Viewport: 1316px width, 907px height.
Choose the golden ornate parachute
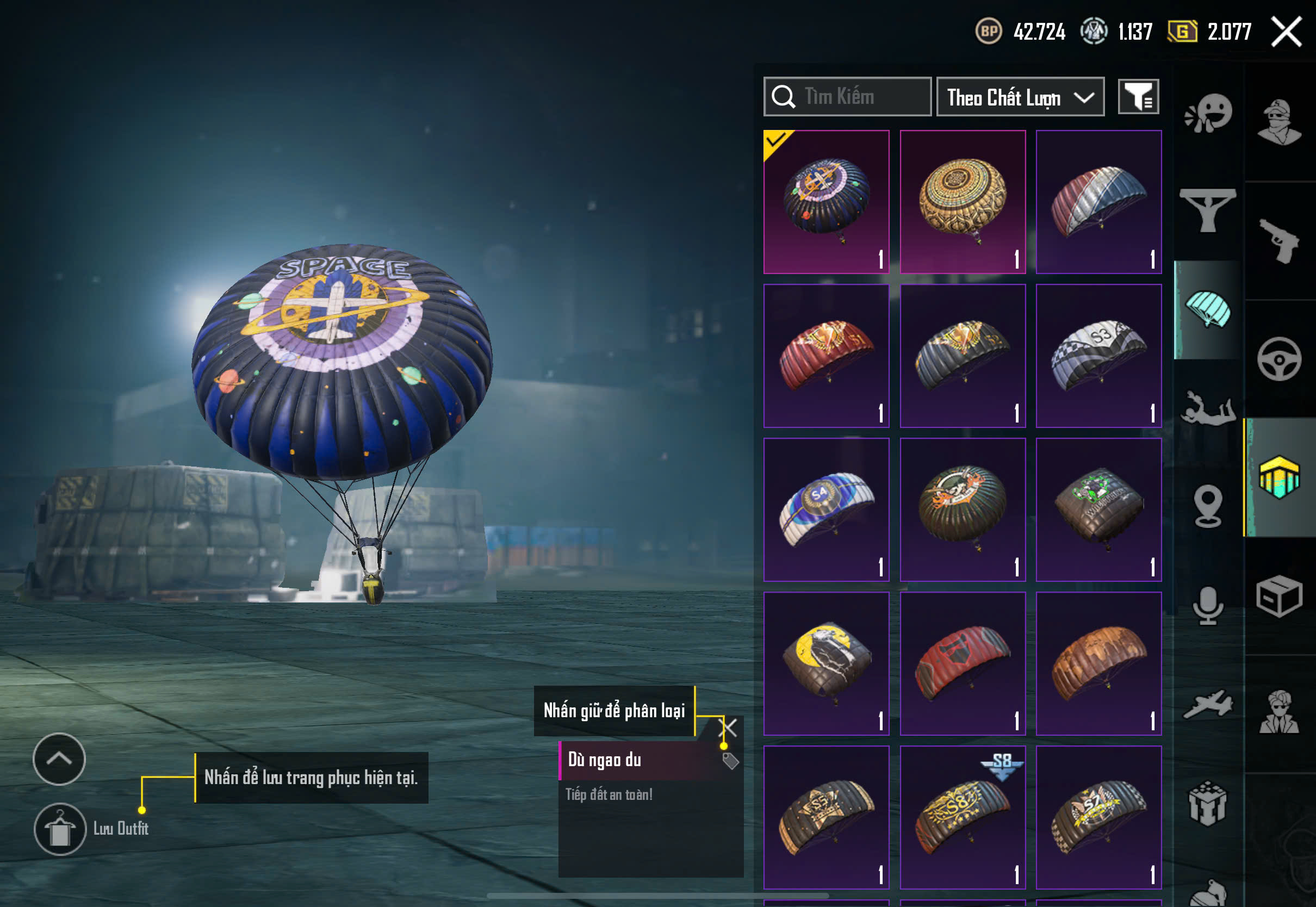[963, 202]
